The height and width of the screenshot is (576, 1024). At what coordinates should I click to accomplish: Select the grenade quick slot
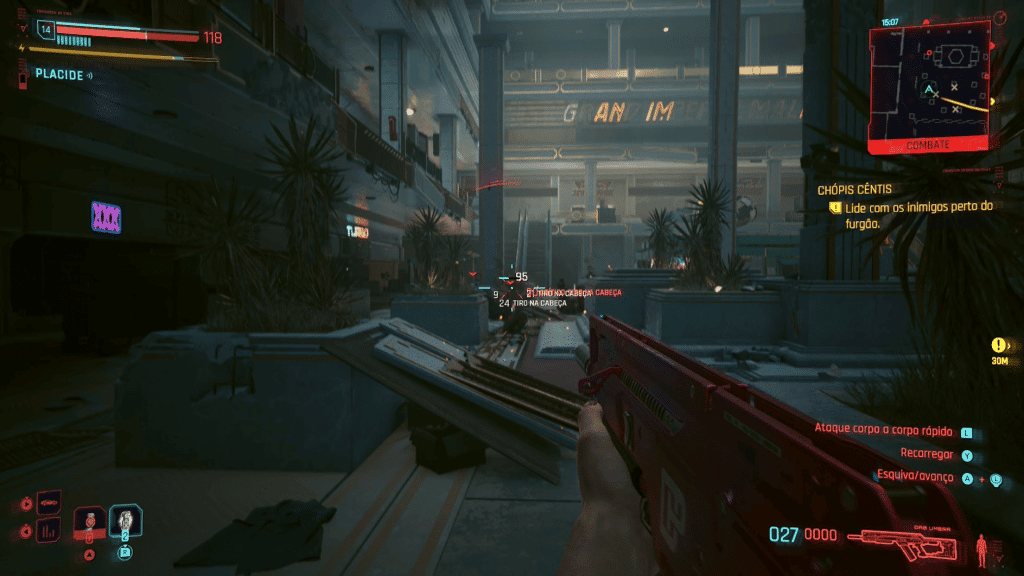pos(90,520)
